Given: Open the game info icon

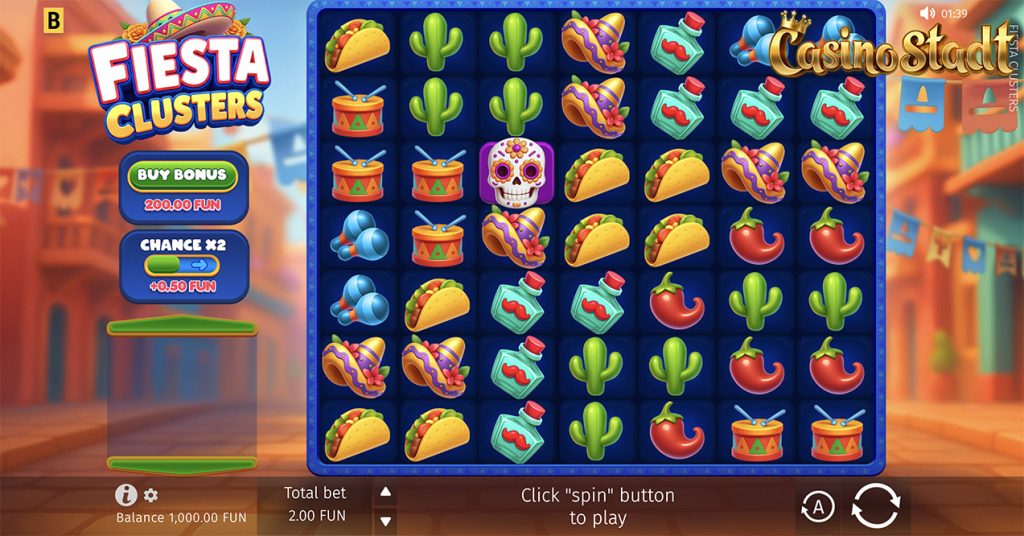Looking at the screenshot, I should coord(125,495).
